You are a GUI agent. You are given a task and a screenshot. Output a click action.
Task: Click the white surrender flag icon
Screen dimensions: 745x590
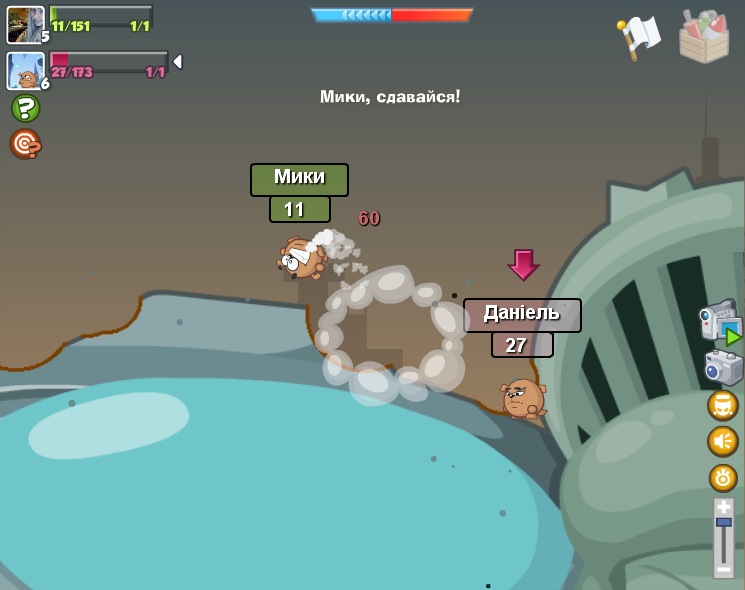pos(638,37)
